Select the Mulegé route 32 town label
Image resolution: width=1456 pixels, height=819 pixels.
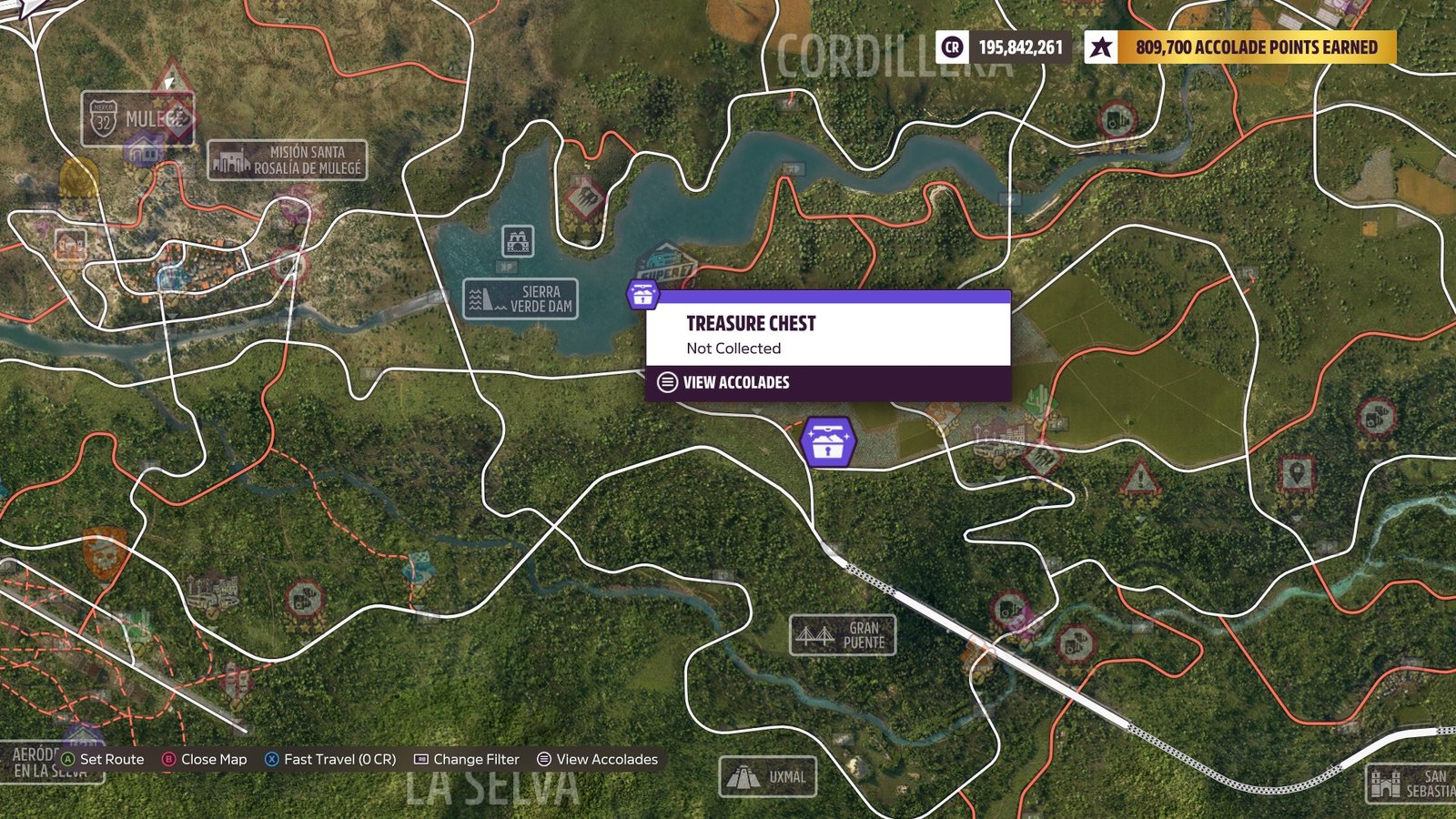(136, 119)
